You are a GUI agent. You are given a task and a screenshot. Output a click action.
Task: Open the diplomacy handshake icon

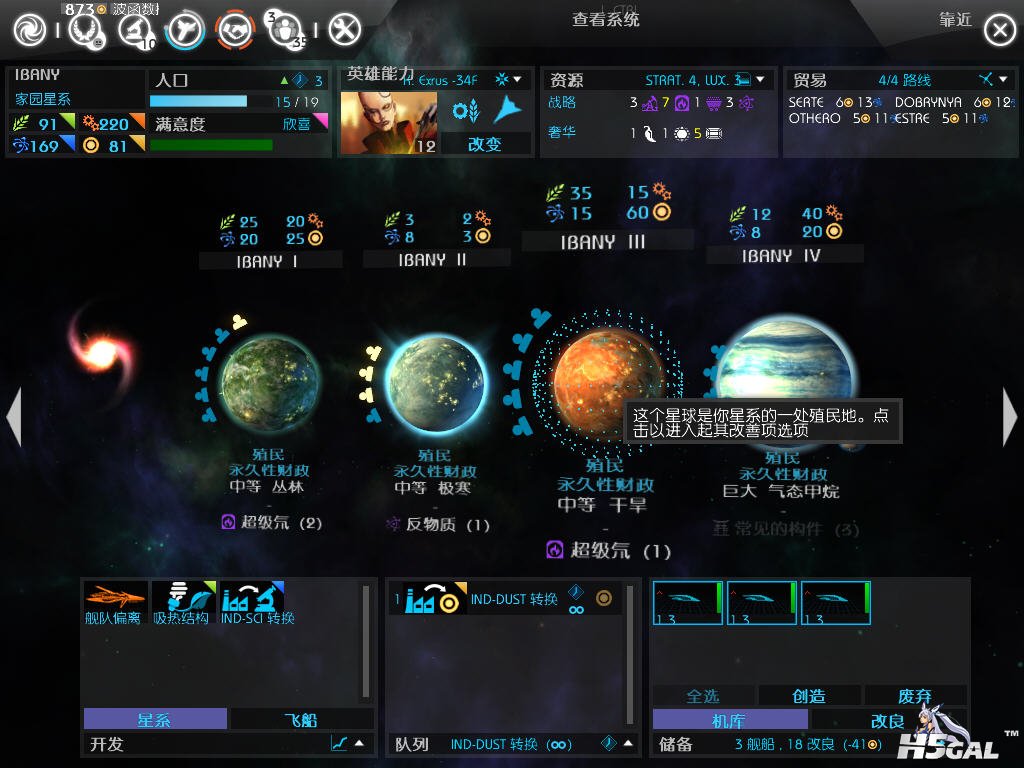point(236,30)
